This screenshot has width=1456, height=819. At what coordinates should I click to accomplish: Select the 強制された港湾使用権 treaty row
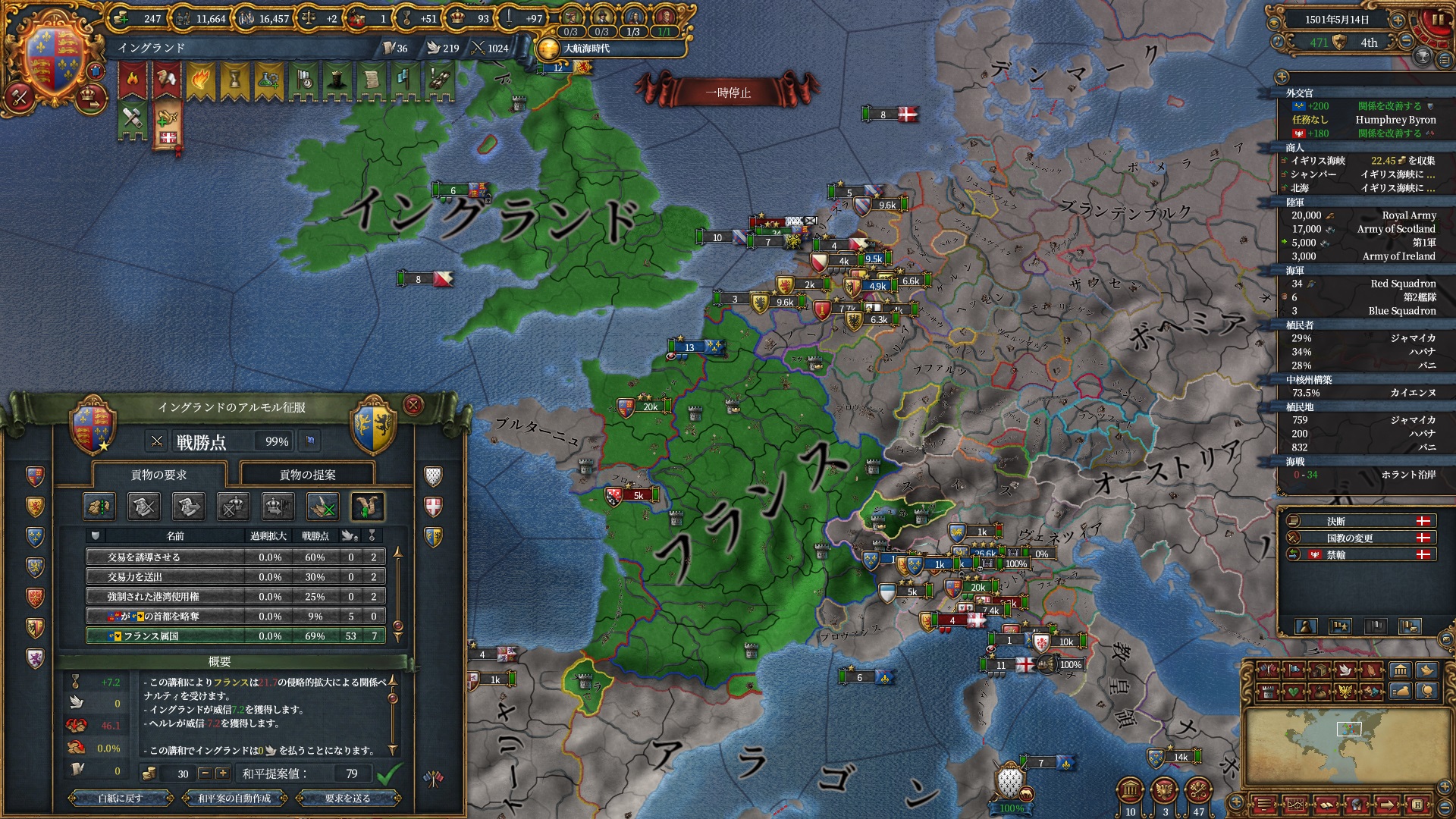coord(235,596)
